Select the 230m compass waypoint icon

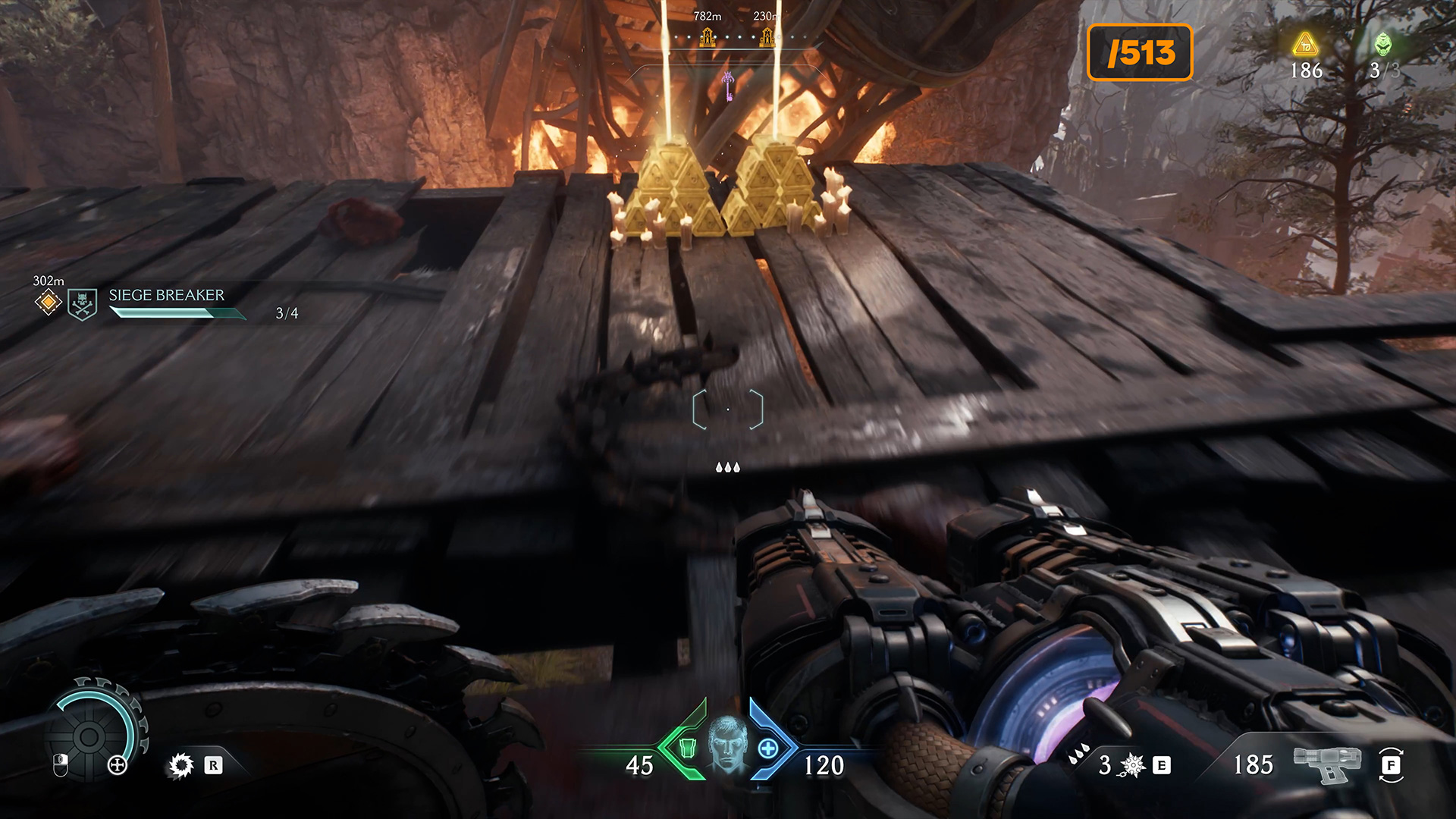tap(767, 36)
